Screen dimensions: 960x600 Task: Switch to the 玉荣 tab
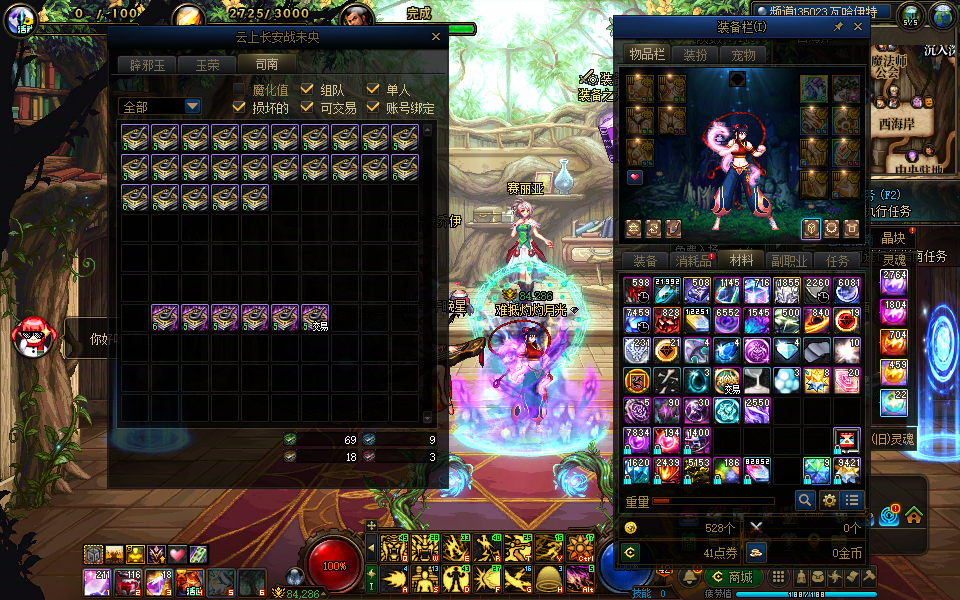pyautogui.click(x=206, y=64)
